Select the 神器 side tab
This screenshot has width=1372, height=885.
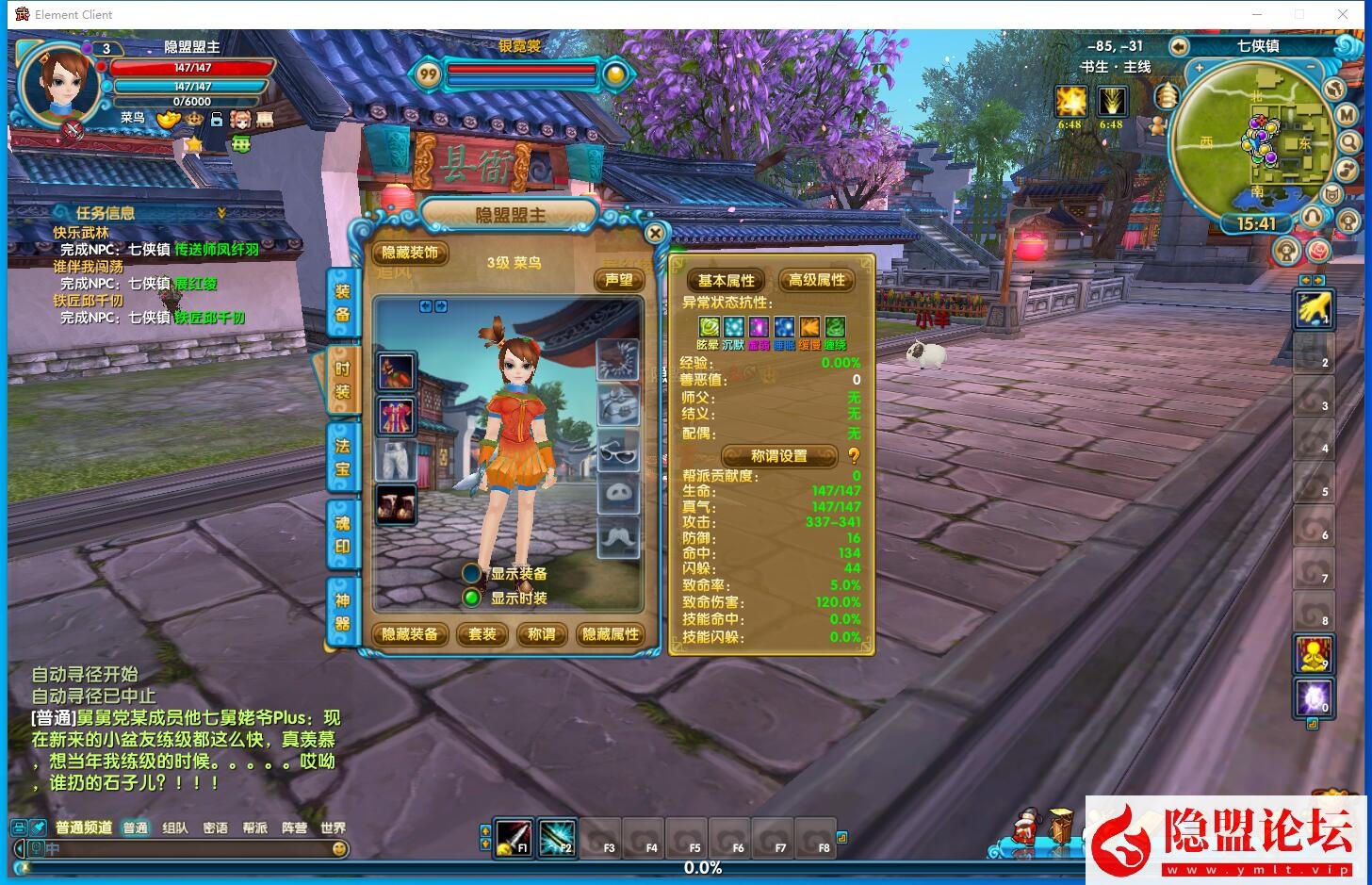point(342,612)
